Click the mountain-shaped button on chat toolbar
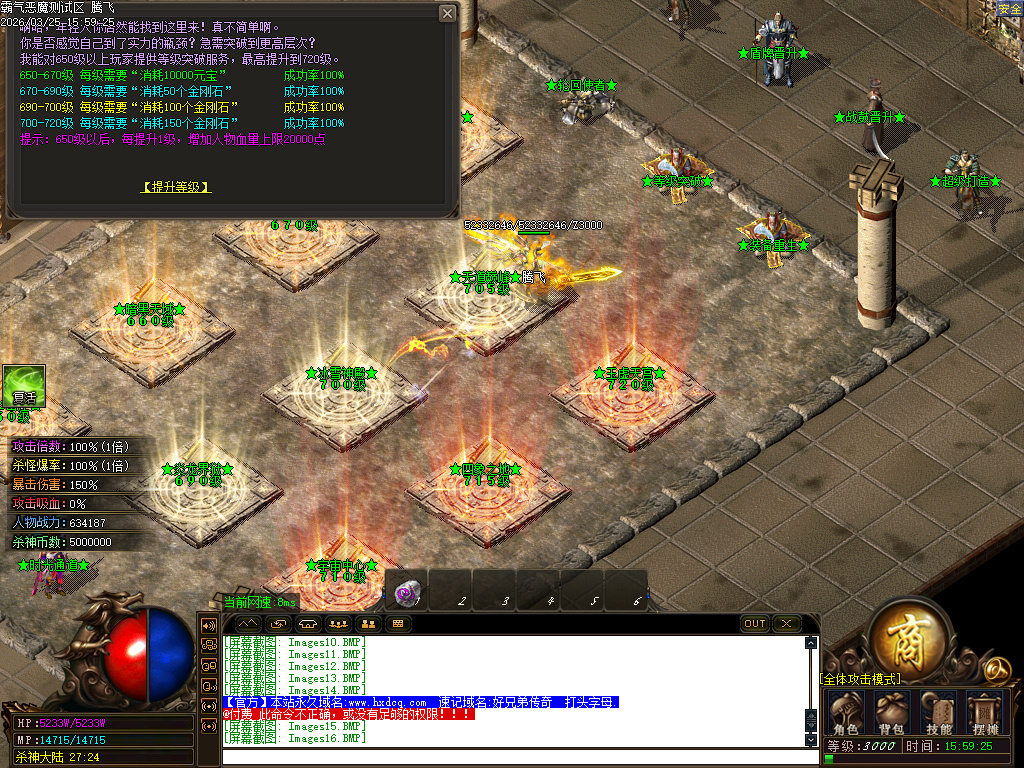 247,623
